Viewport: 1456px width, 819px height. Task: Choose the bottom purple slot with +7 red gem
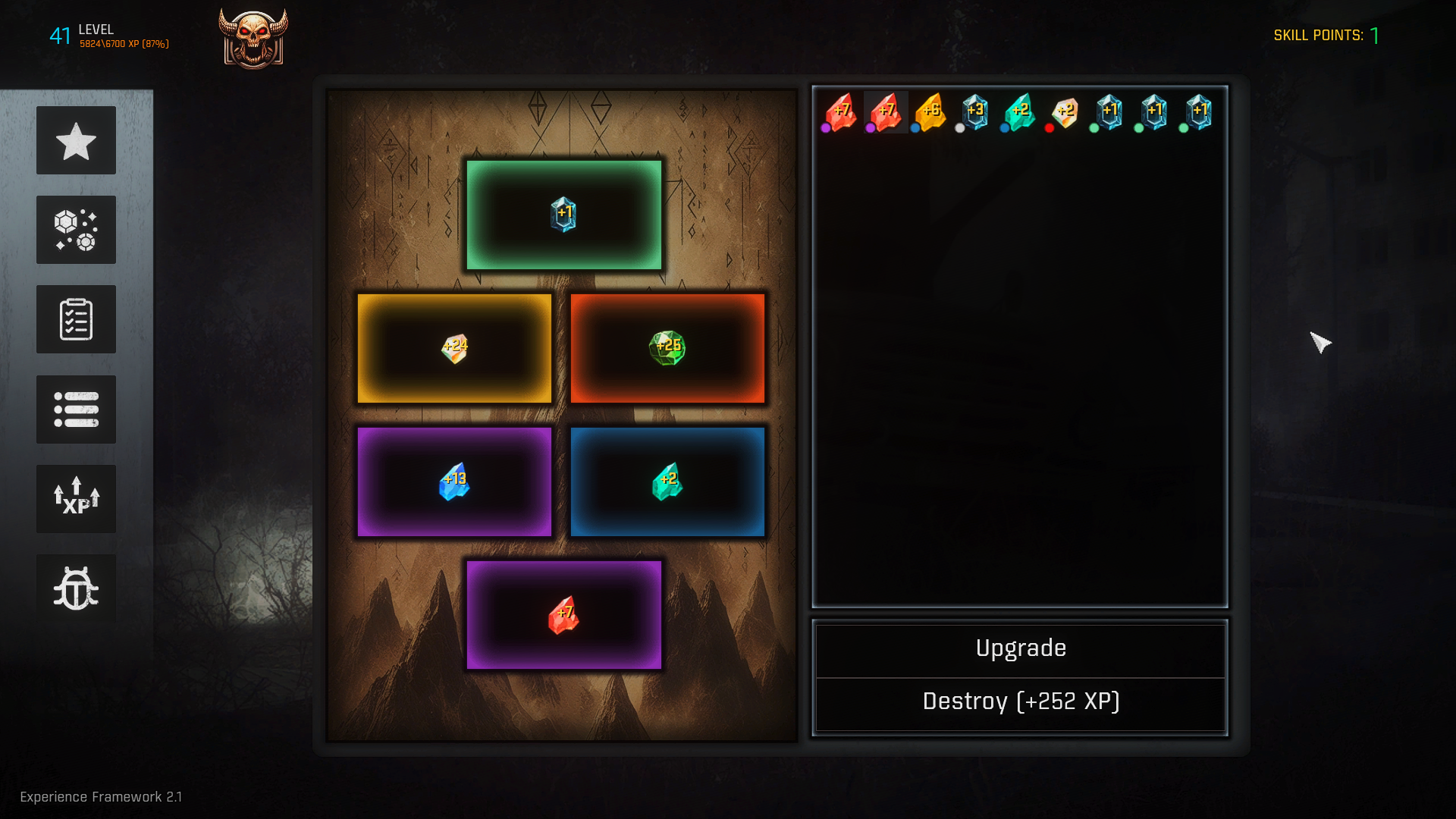(x=563, y=615)
